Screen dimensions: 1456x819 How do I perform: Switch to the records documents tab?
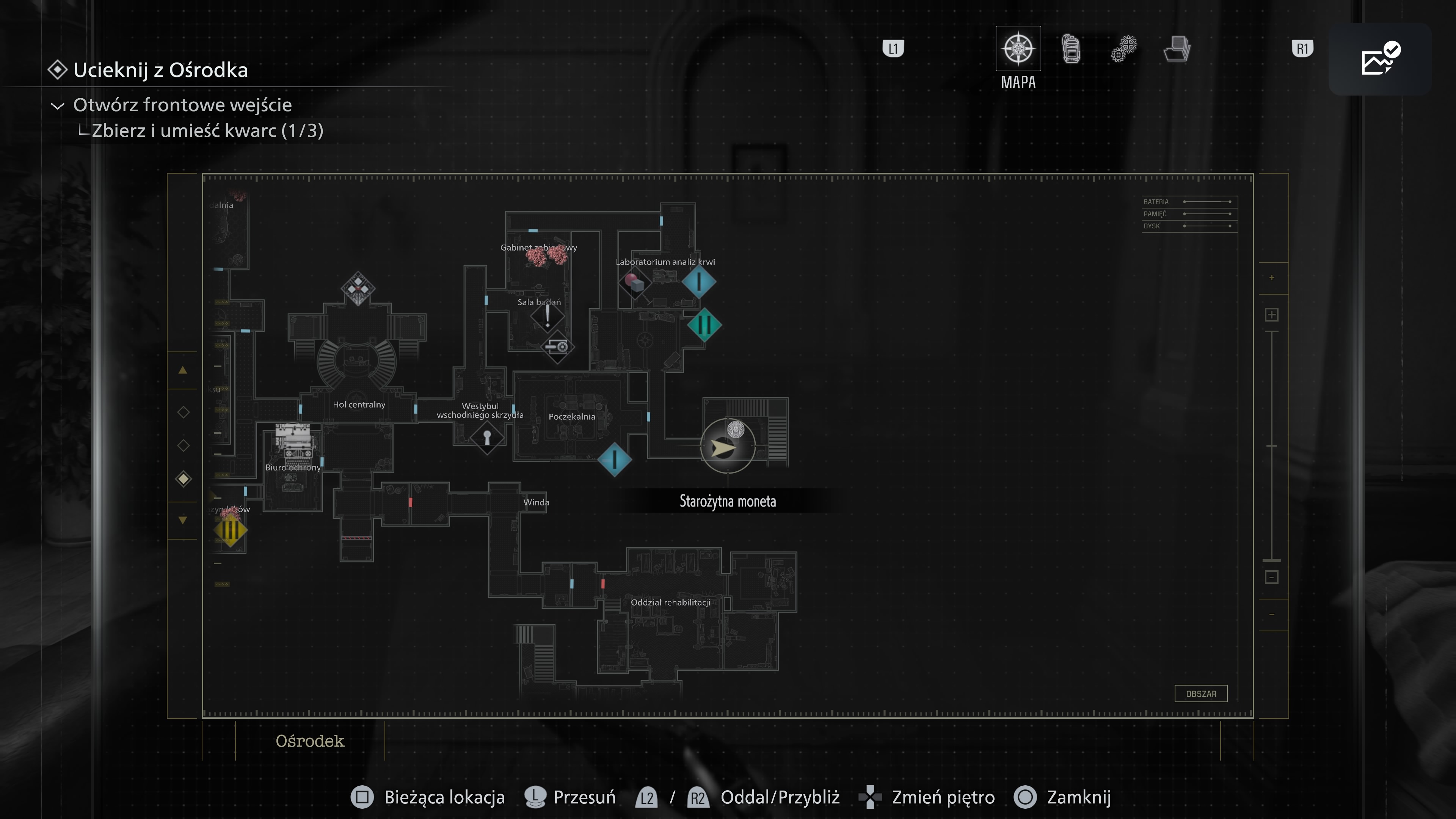[x=1177, y=50]
